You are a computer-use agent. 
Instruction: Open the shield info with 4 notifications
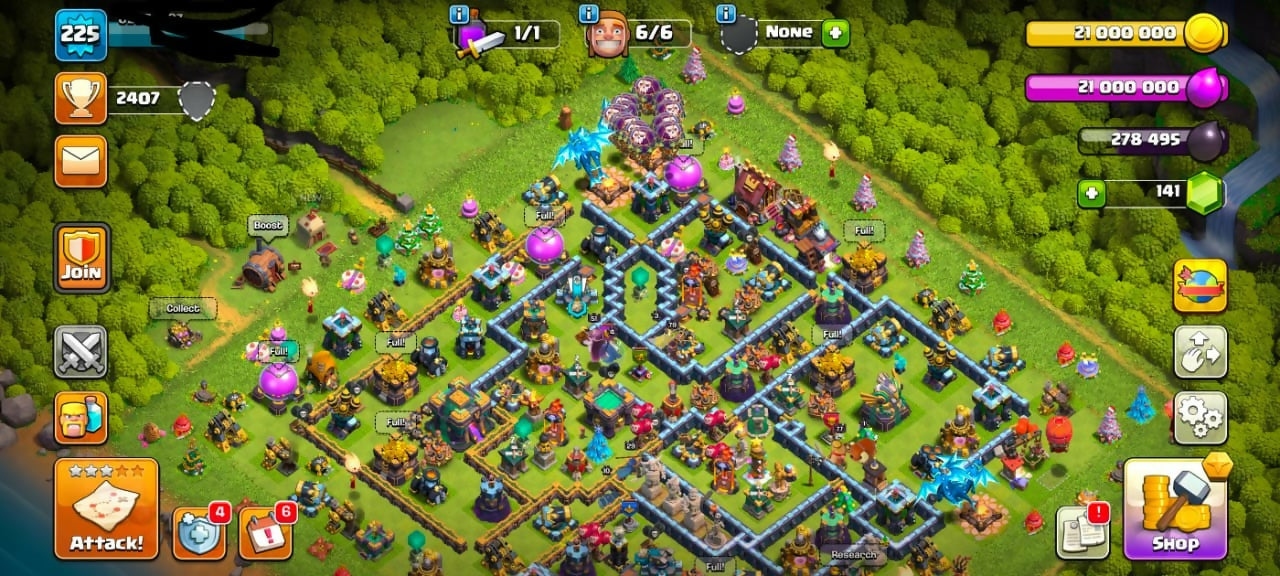[x=198, y=534]
